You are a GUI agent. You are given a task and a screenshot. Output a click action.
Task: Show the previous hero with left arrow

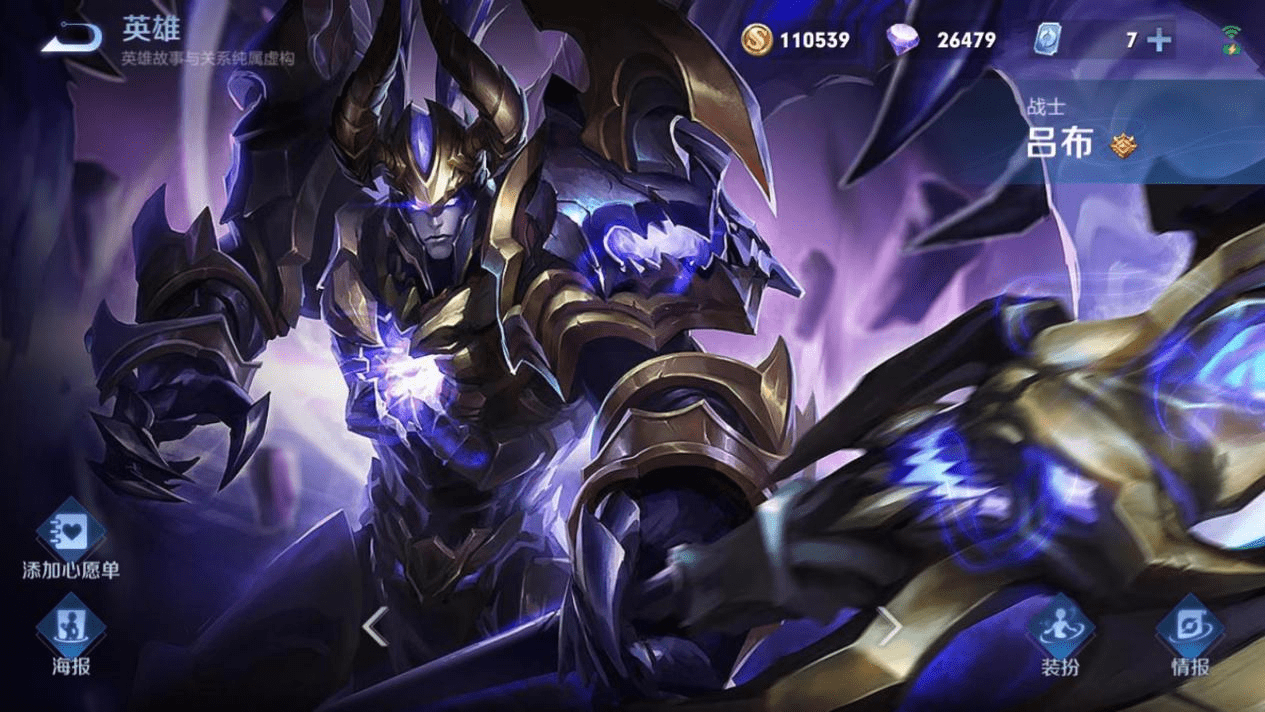375,627
